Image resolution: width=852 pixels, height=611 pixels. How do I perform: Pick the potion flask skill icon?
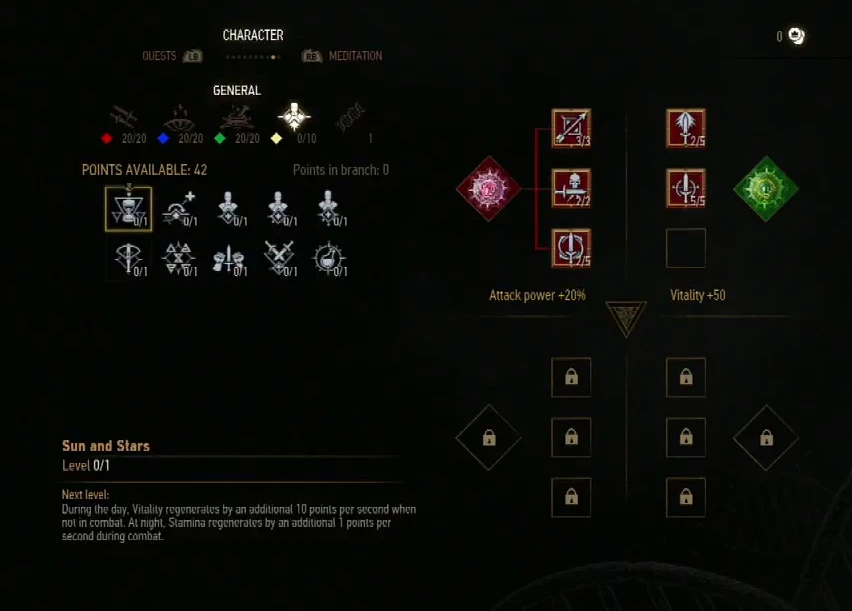point(329,257)
